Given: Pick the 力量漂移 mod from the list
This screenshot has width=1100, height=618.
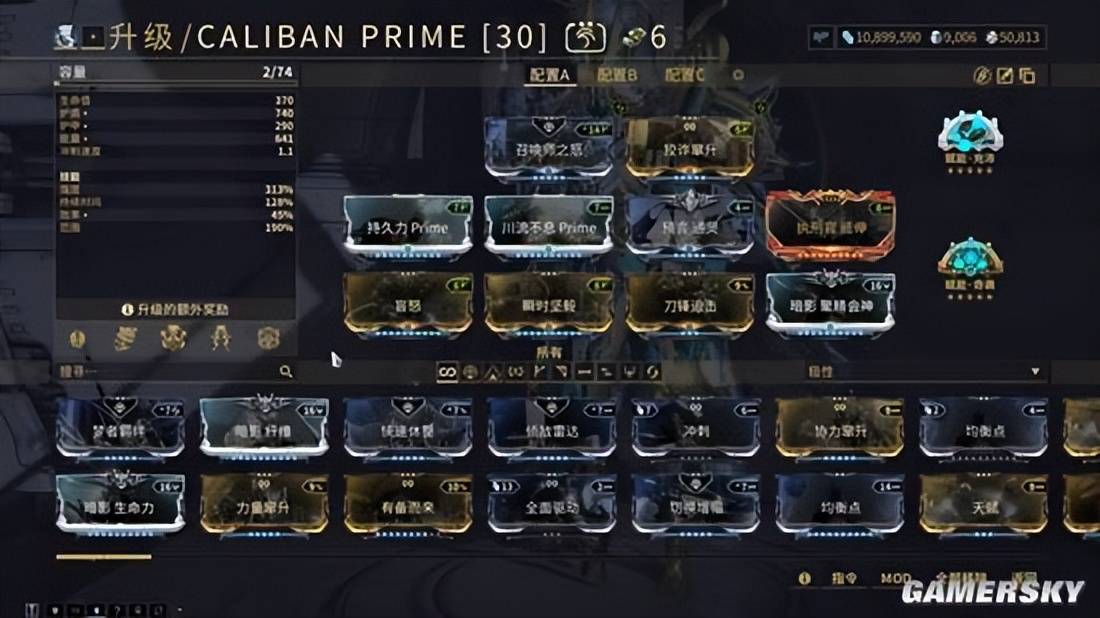Looking at the screenshot, I should [x=264, y=504].
